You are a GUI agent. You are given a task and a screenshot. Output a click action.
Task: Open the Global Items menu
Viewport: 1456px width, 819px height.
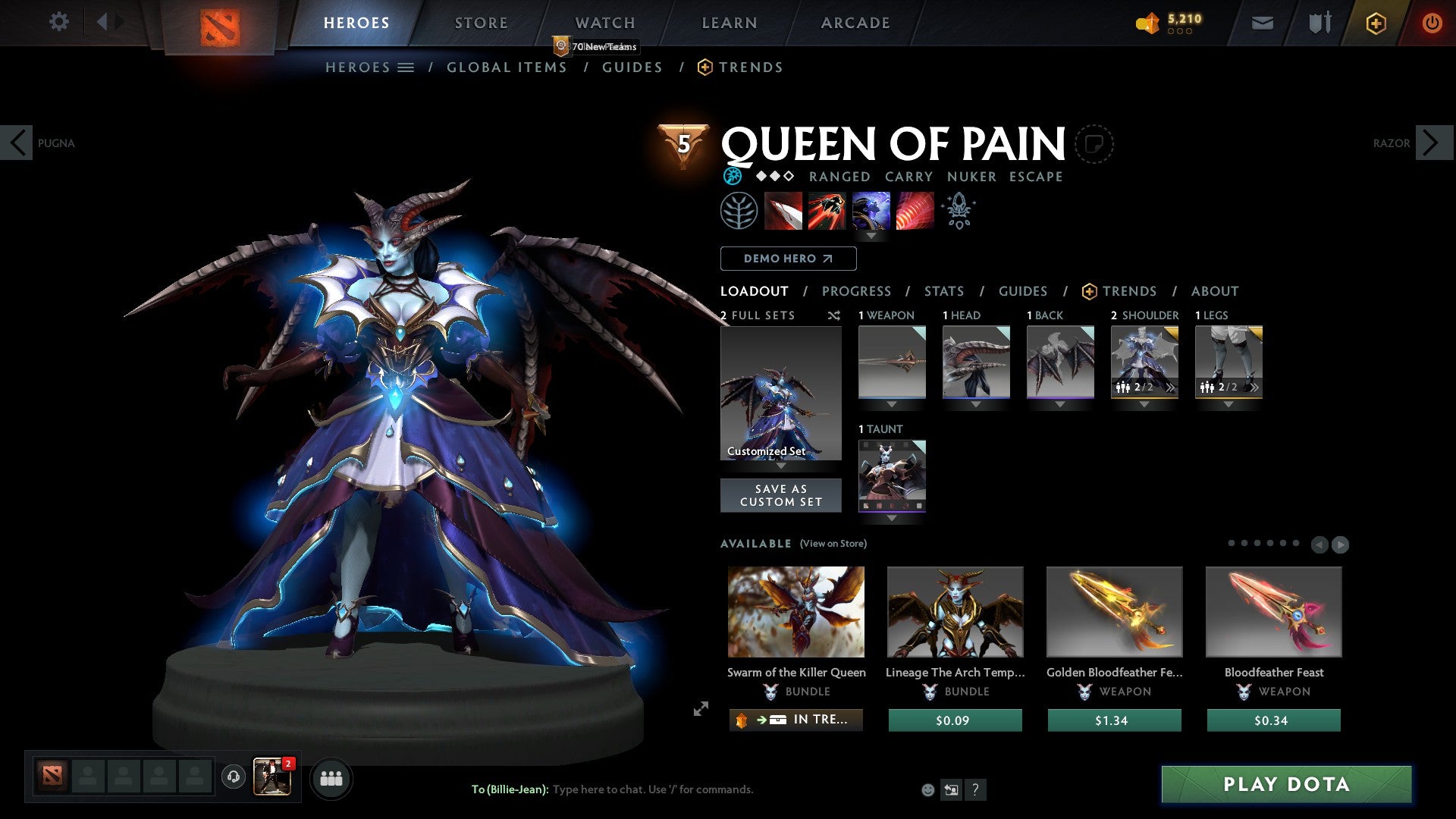point(507,67)
